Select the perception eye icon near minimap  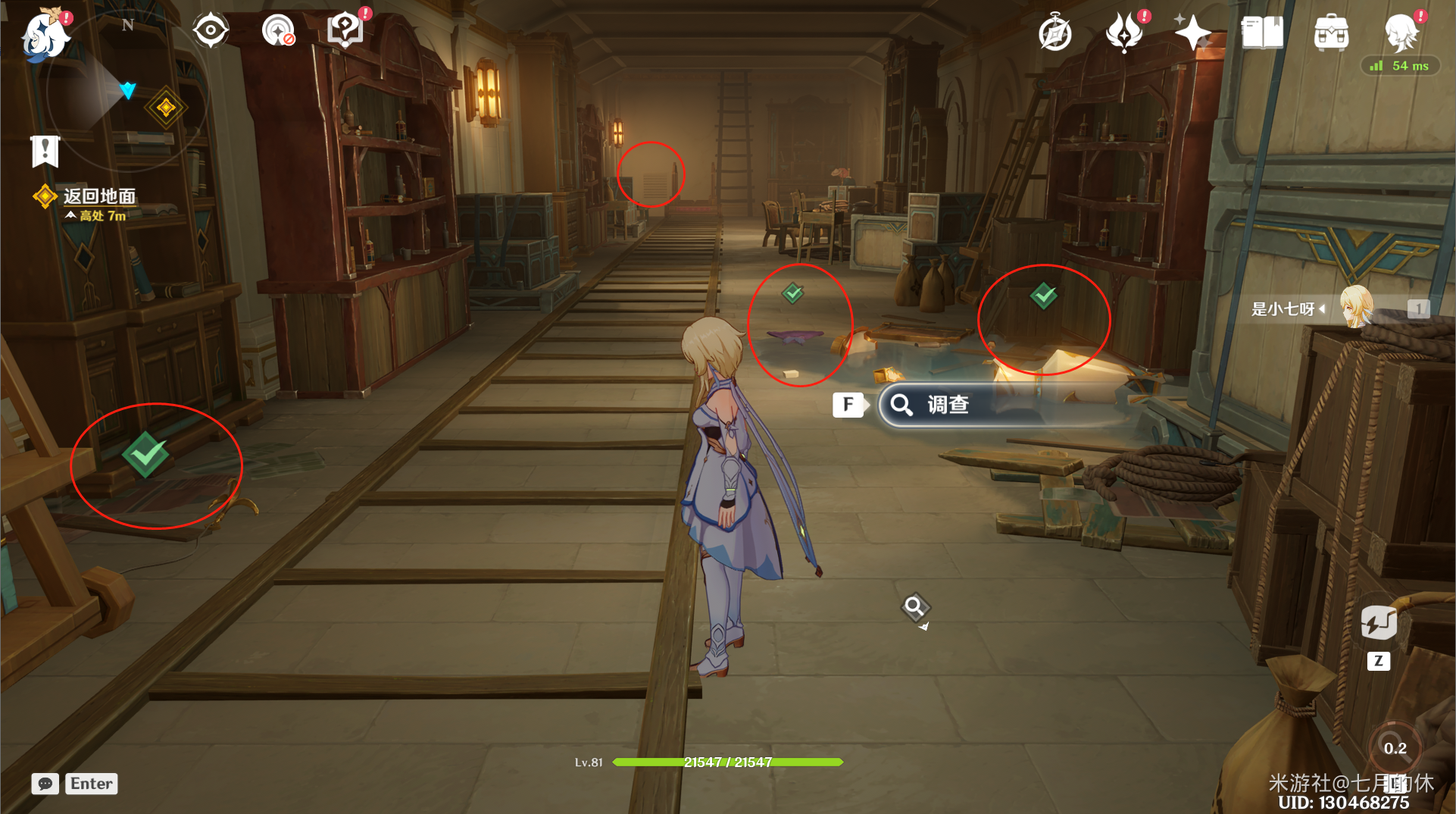coord(210,30)
